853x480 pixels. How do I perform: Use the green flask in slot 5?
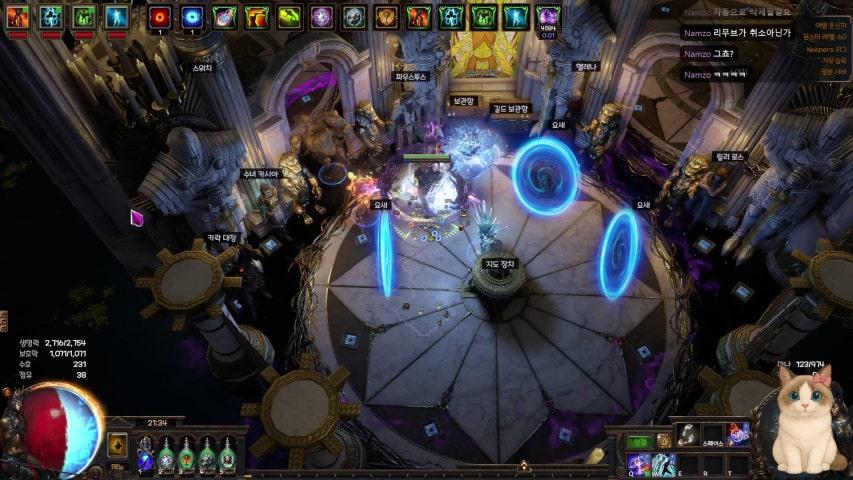coord(228,458)
